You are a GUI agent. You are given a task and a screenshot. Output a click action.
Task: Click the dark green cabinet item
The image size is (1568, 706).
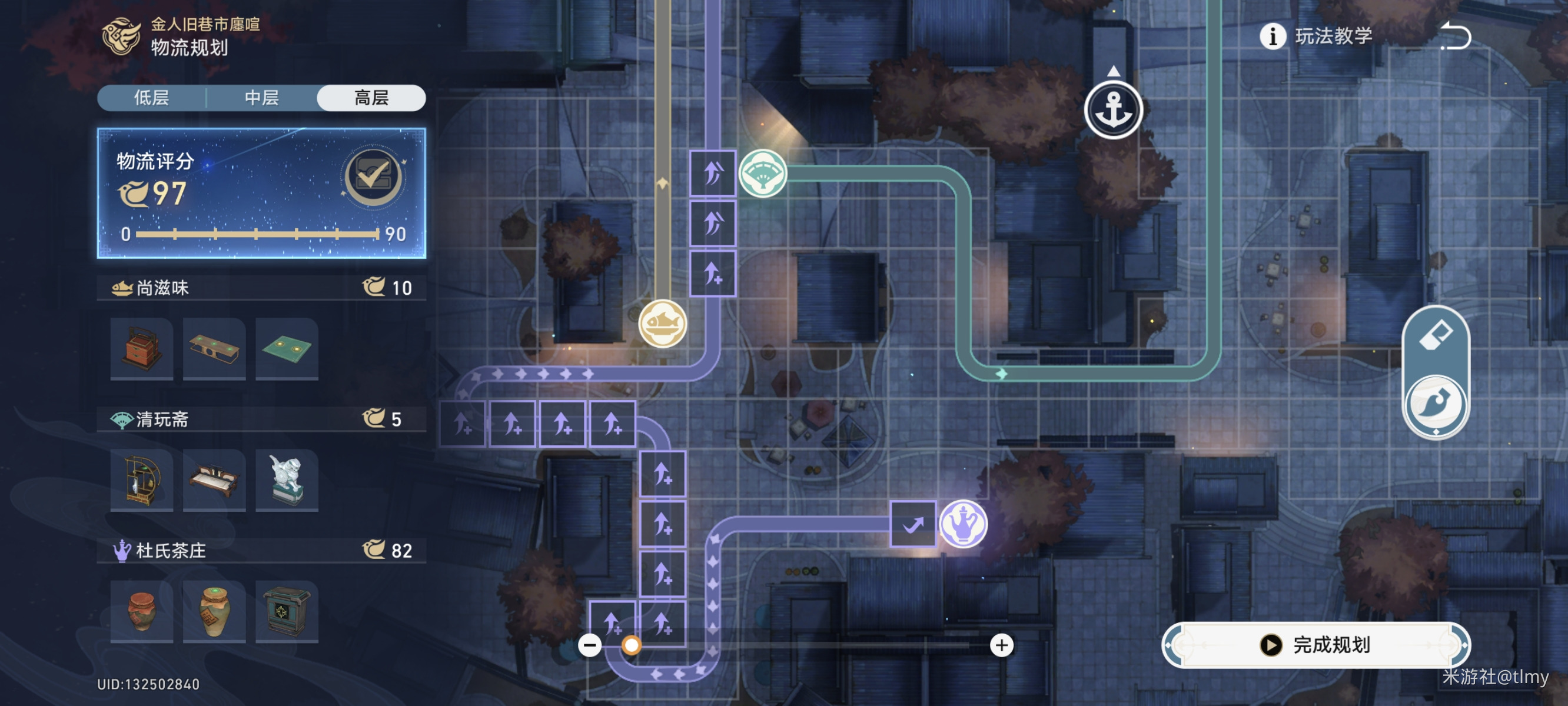[x=287, y=612]
